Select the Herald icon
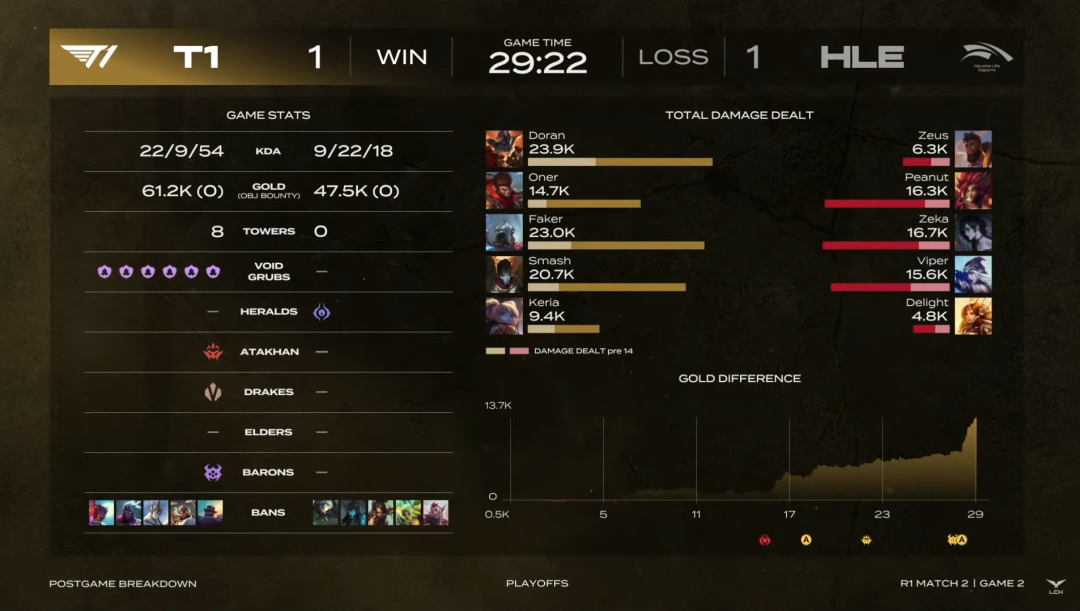The image size is (1080, 611). click(x=322, y=312)
